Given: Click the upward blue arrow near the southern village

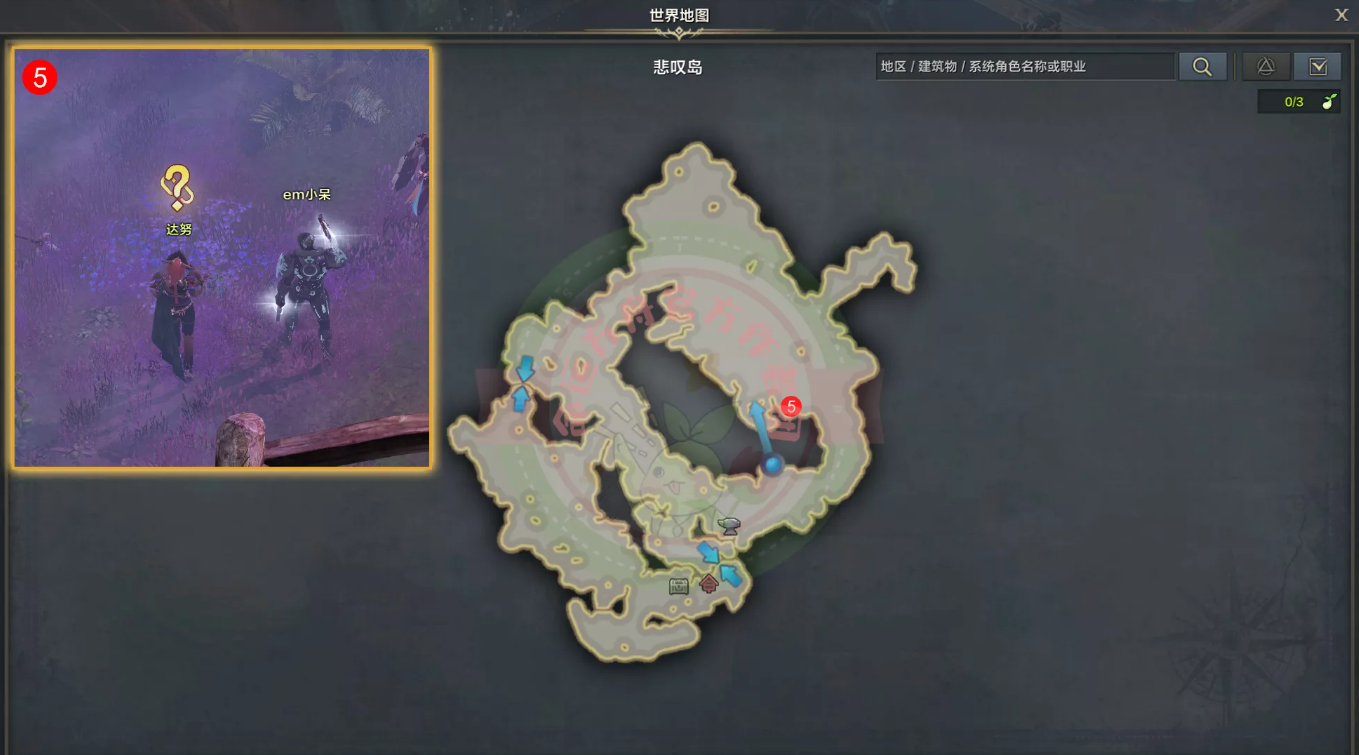Looking at the screenshot, I should coord(731,576).
